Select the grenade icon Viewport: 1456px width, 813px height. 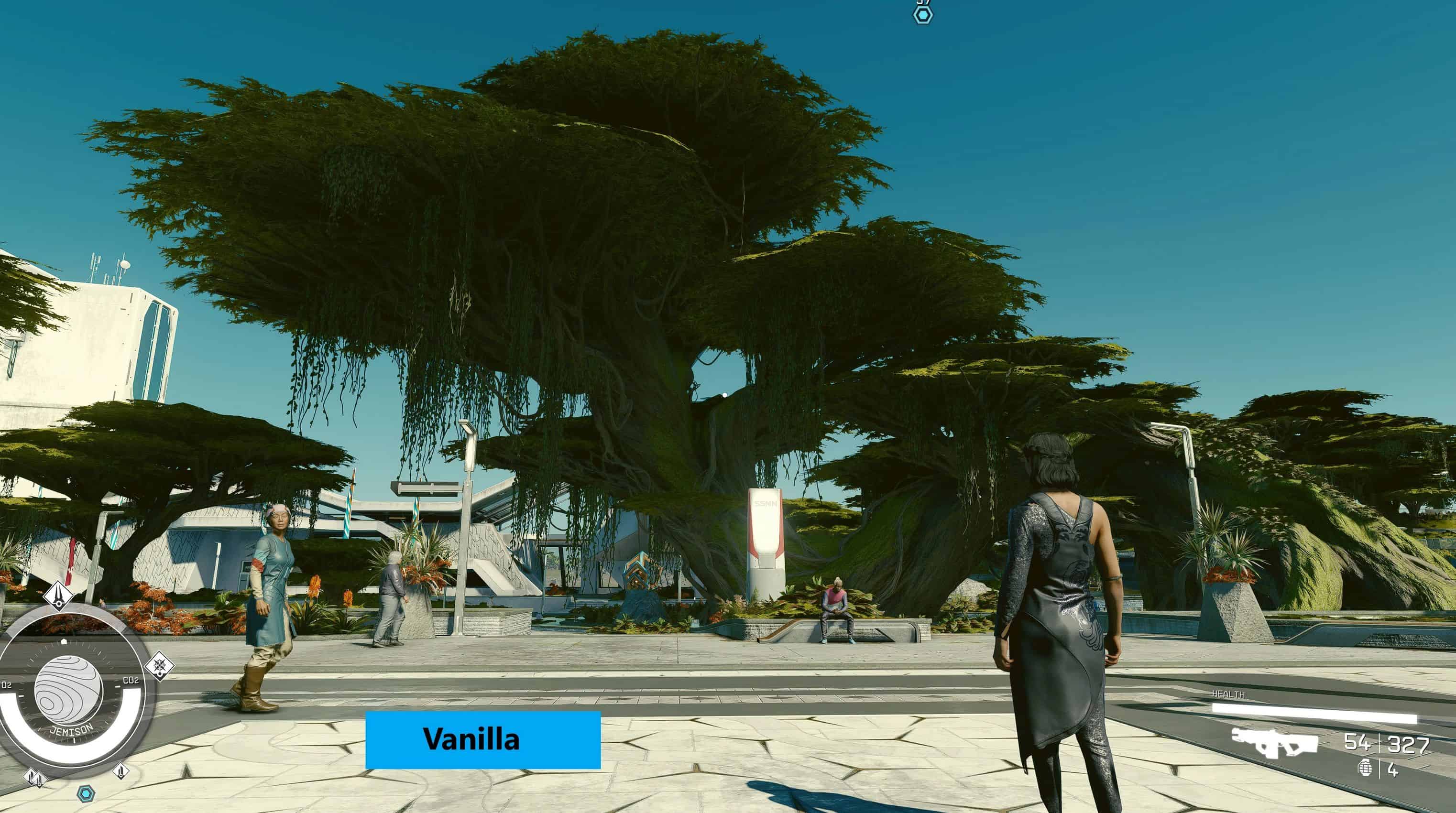click(x=1365, y=769)
